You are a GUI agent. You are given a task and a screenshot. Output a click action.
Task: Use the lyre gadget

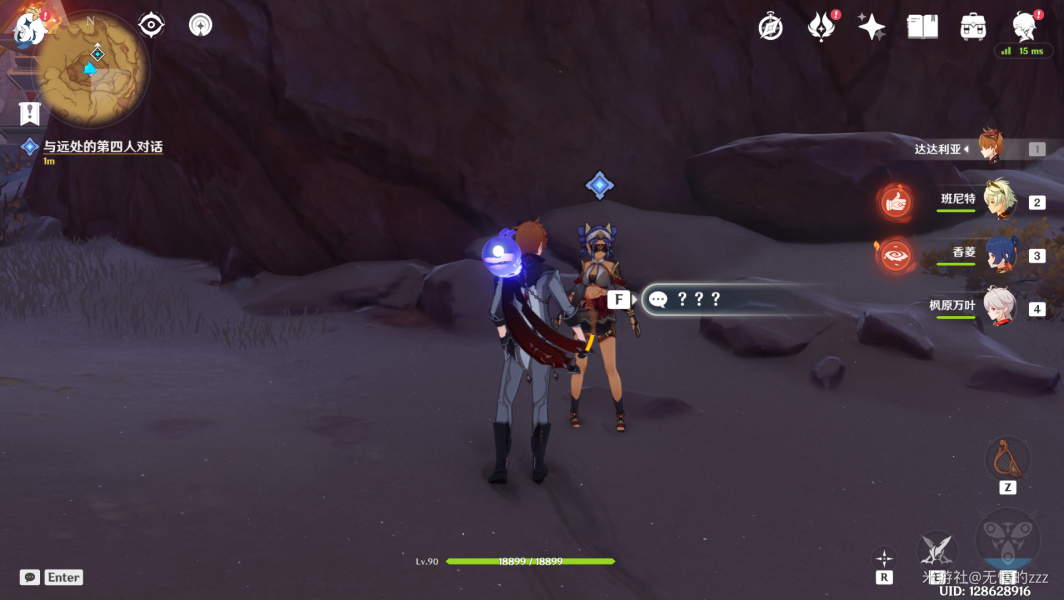[1007, 460]
